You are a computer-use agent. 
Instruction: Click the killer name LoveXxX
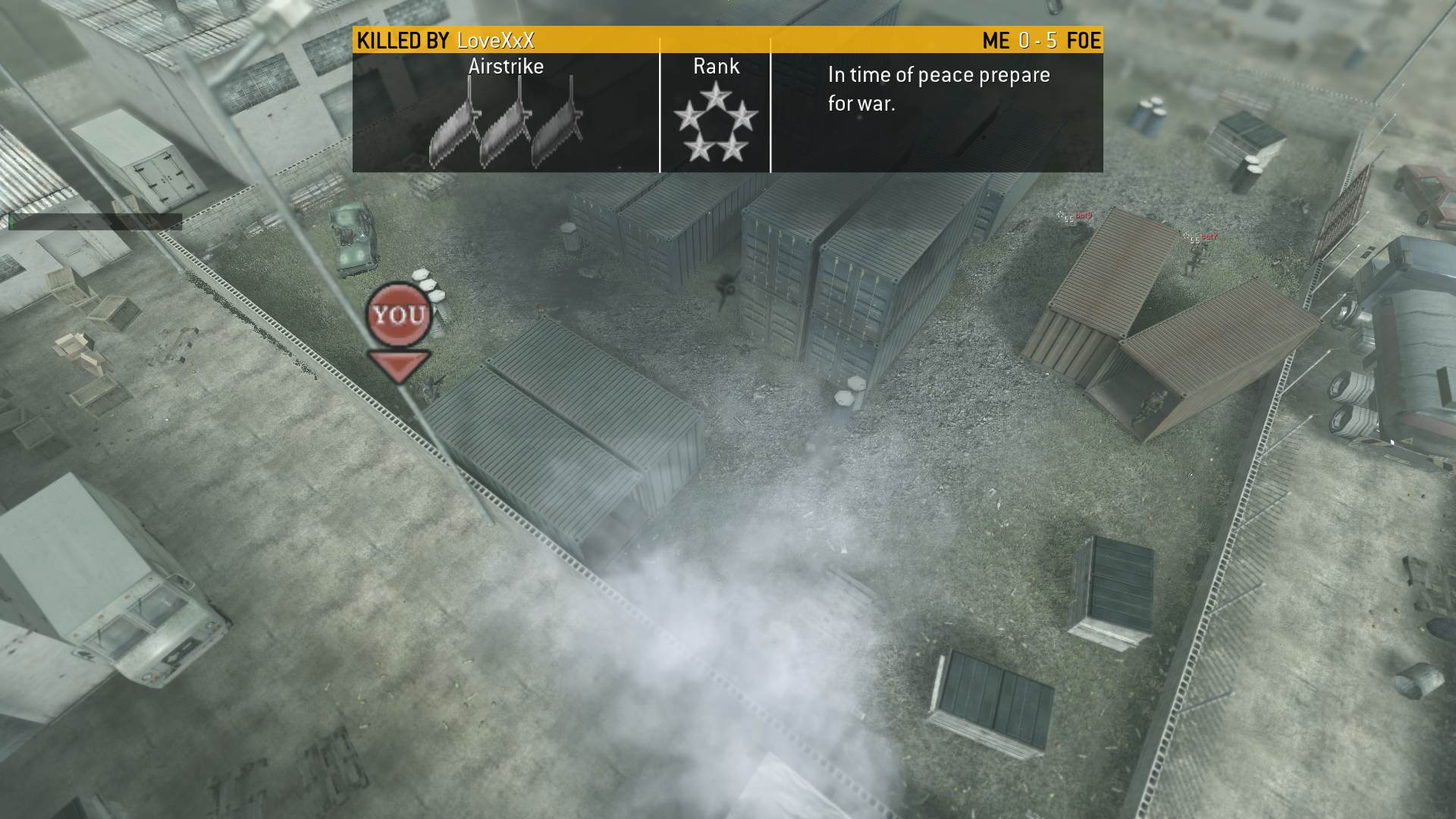(x=495, y=40)
